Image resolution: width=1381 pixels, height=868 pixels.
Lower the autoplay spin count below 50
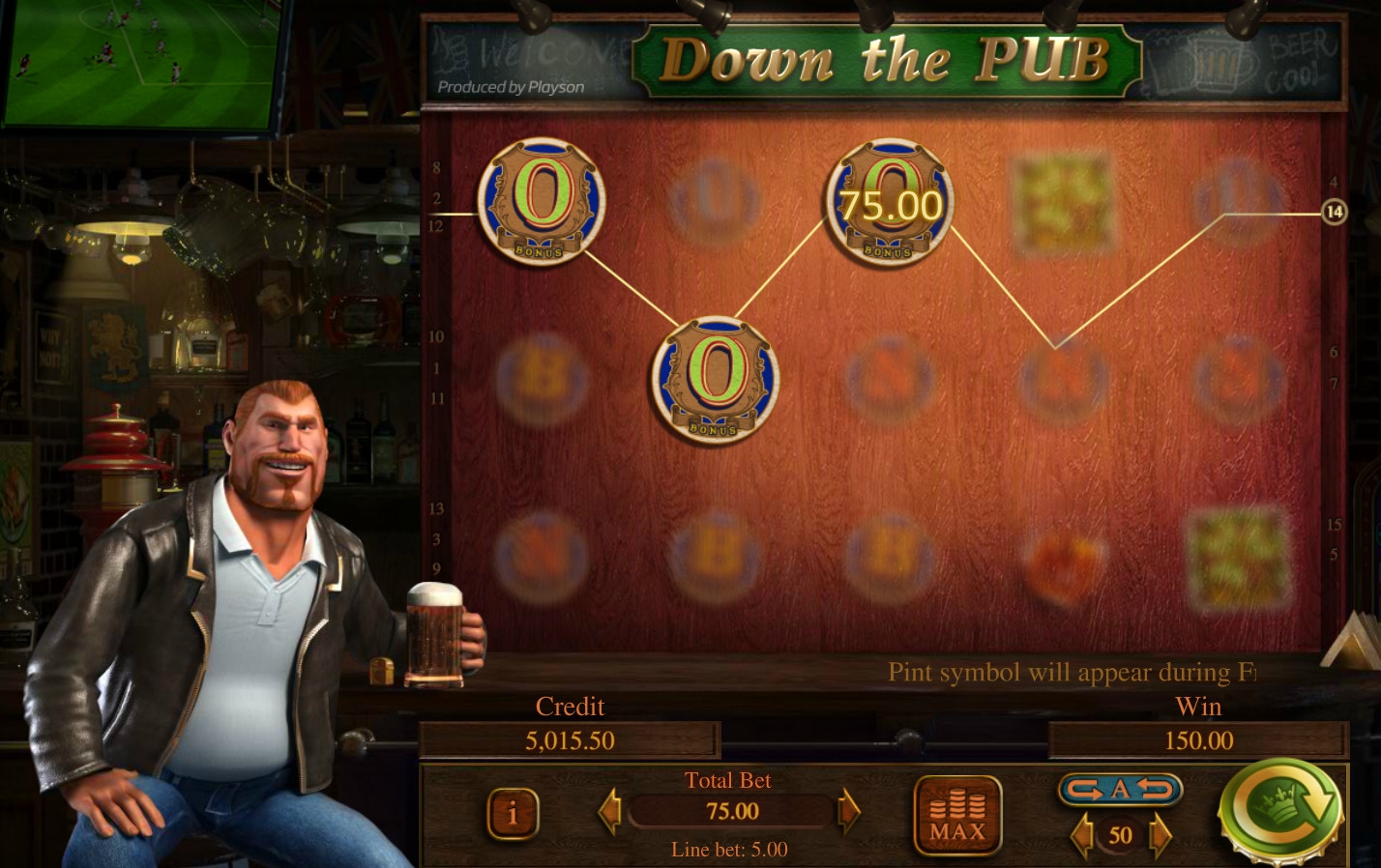pos(1083,834)
